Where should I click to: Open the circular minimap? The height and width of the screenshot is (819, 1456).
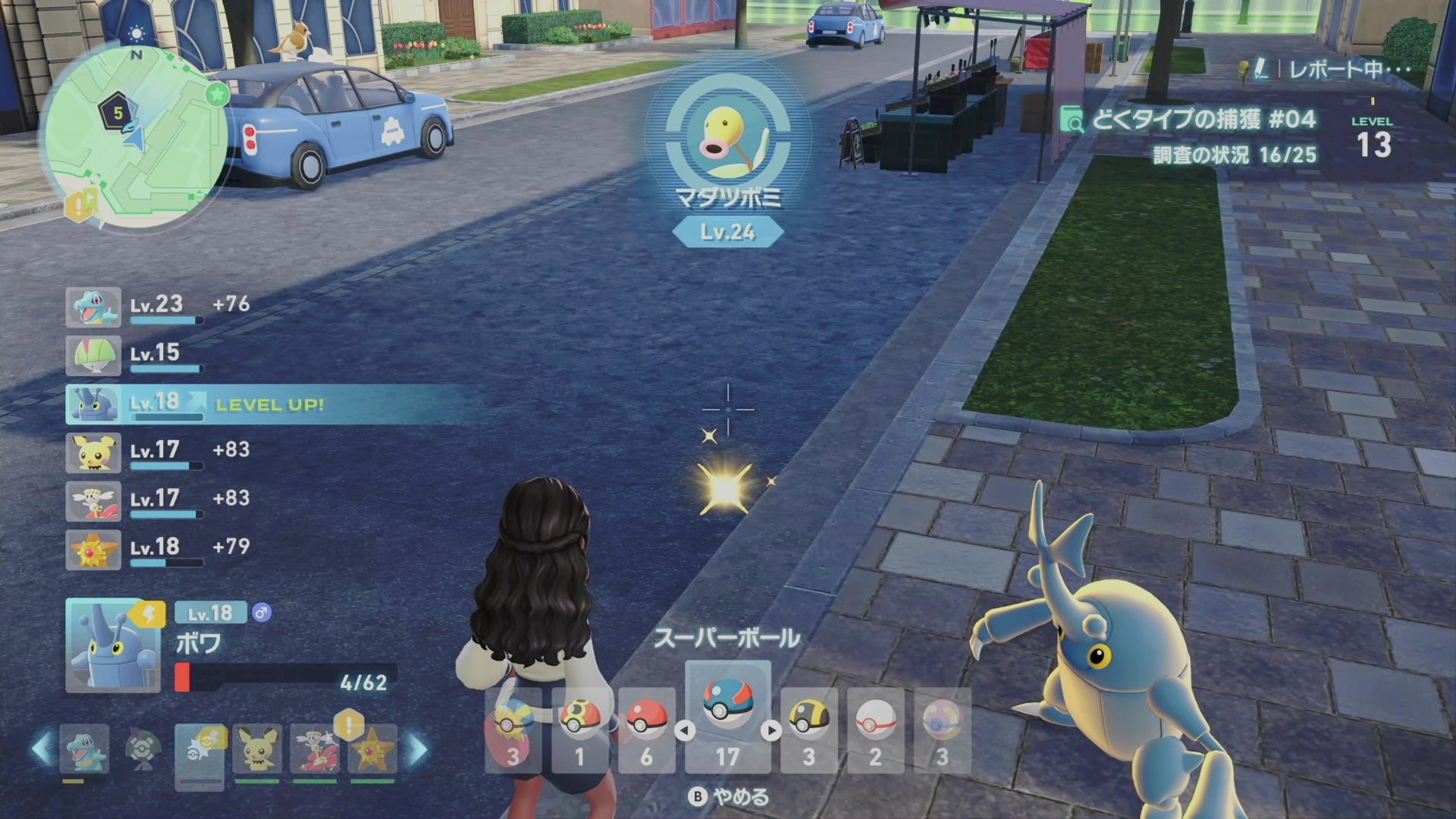134,136
